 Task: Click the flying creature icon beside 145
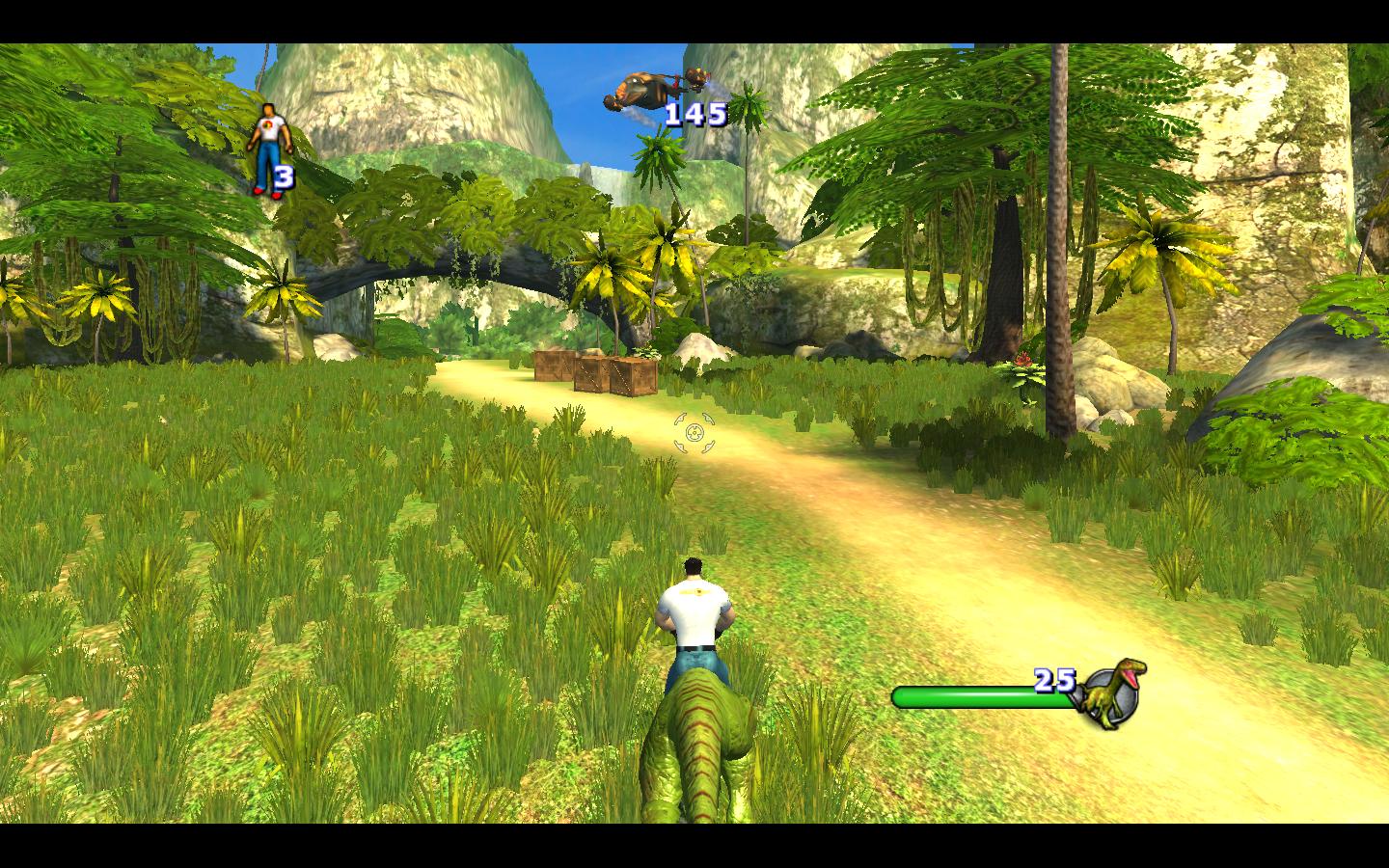(639, 94)
